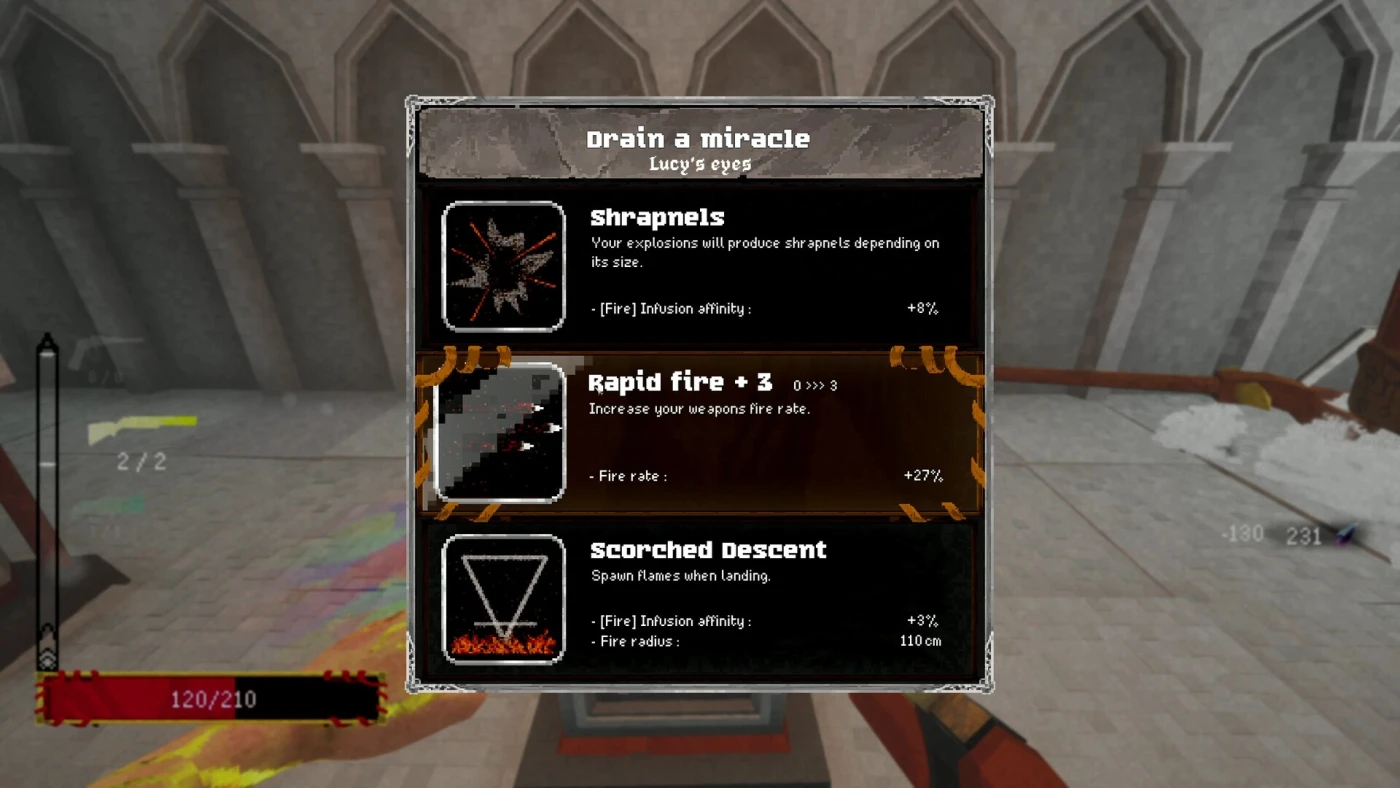Click the Scorched Descent triangle icon
Viewport: 1400px width, 788px height.
[503, 599]
